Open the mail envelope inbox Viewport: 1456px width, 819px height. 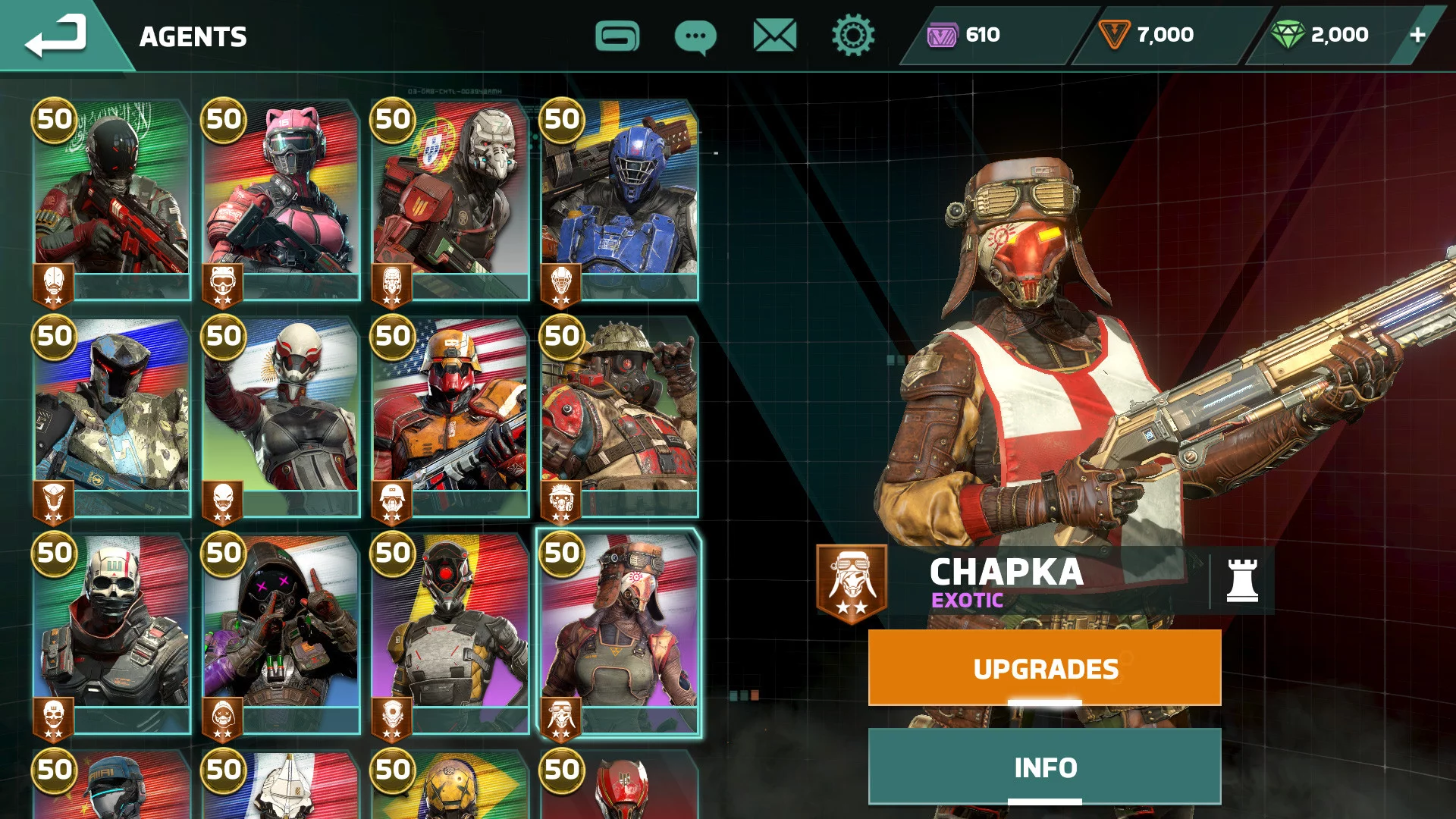coord(774,36)
